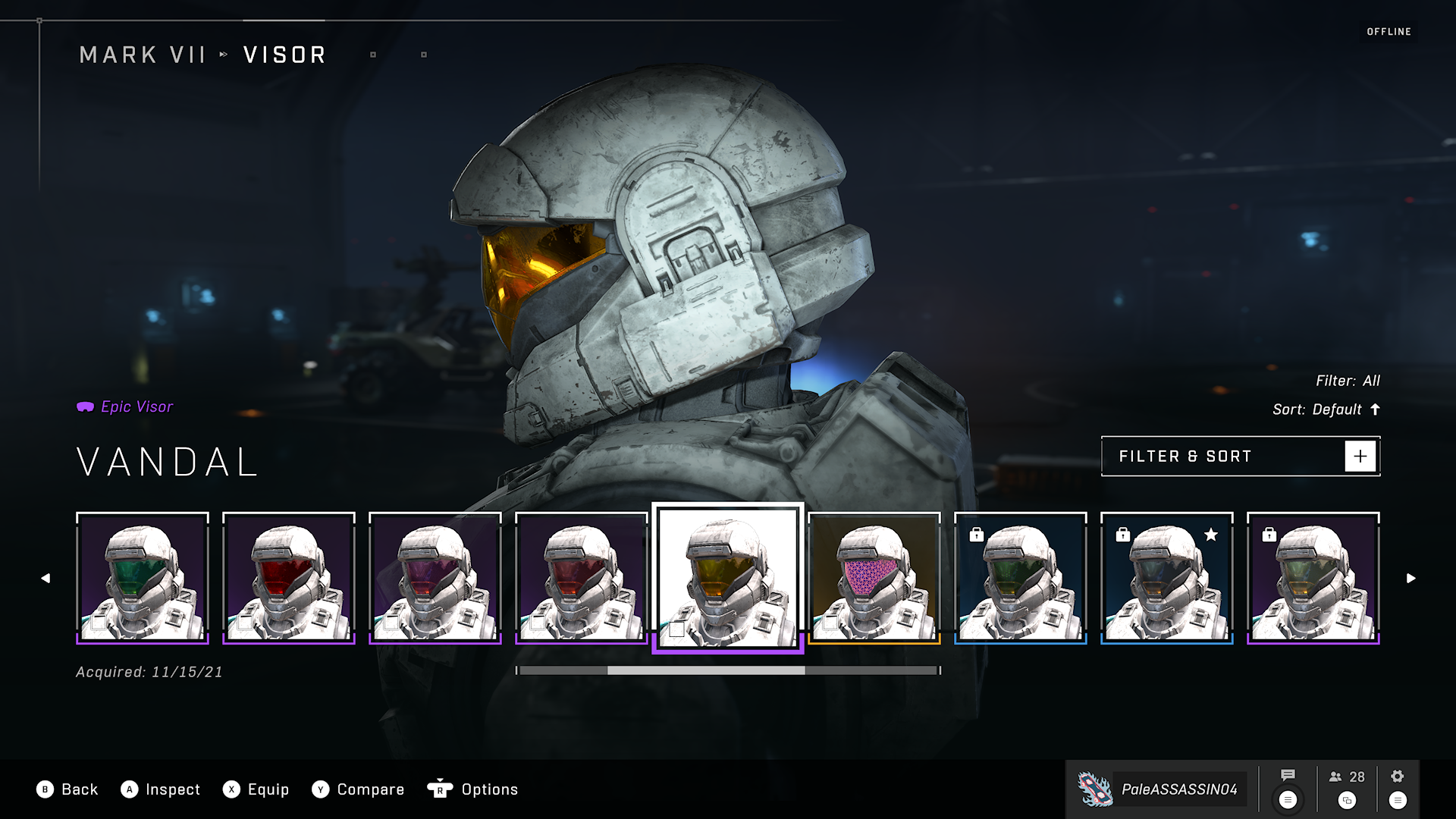The image size is (1456, 819).
Task: Open settings via the gear icon
Action: point(1398,777)
